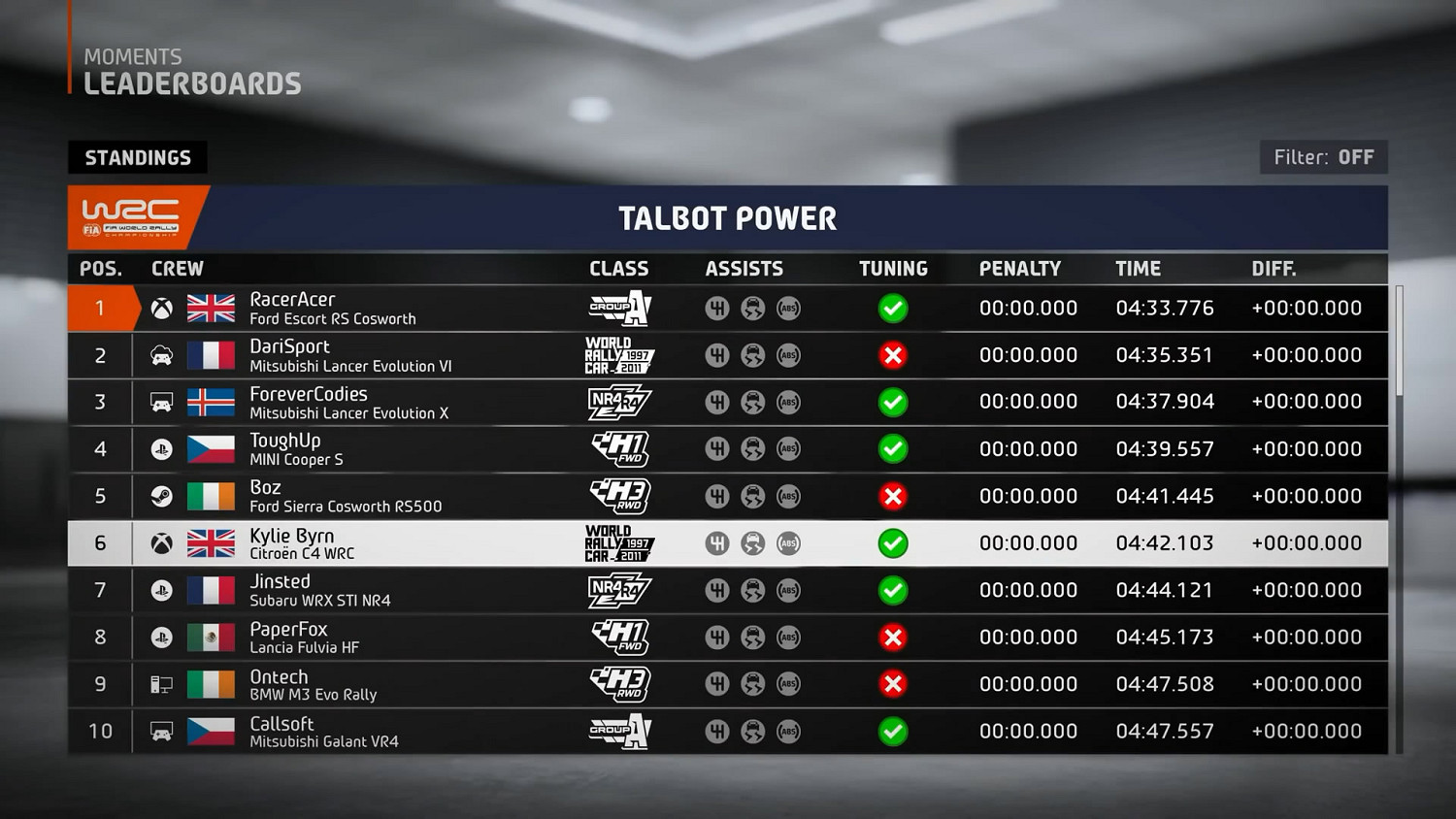
Task: Click the Group A class badge for RacerAcer
Action: [x=618, y=309]
